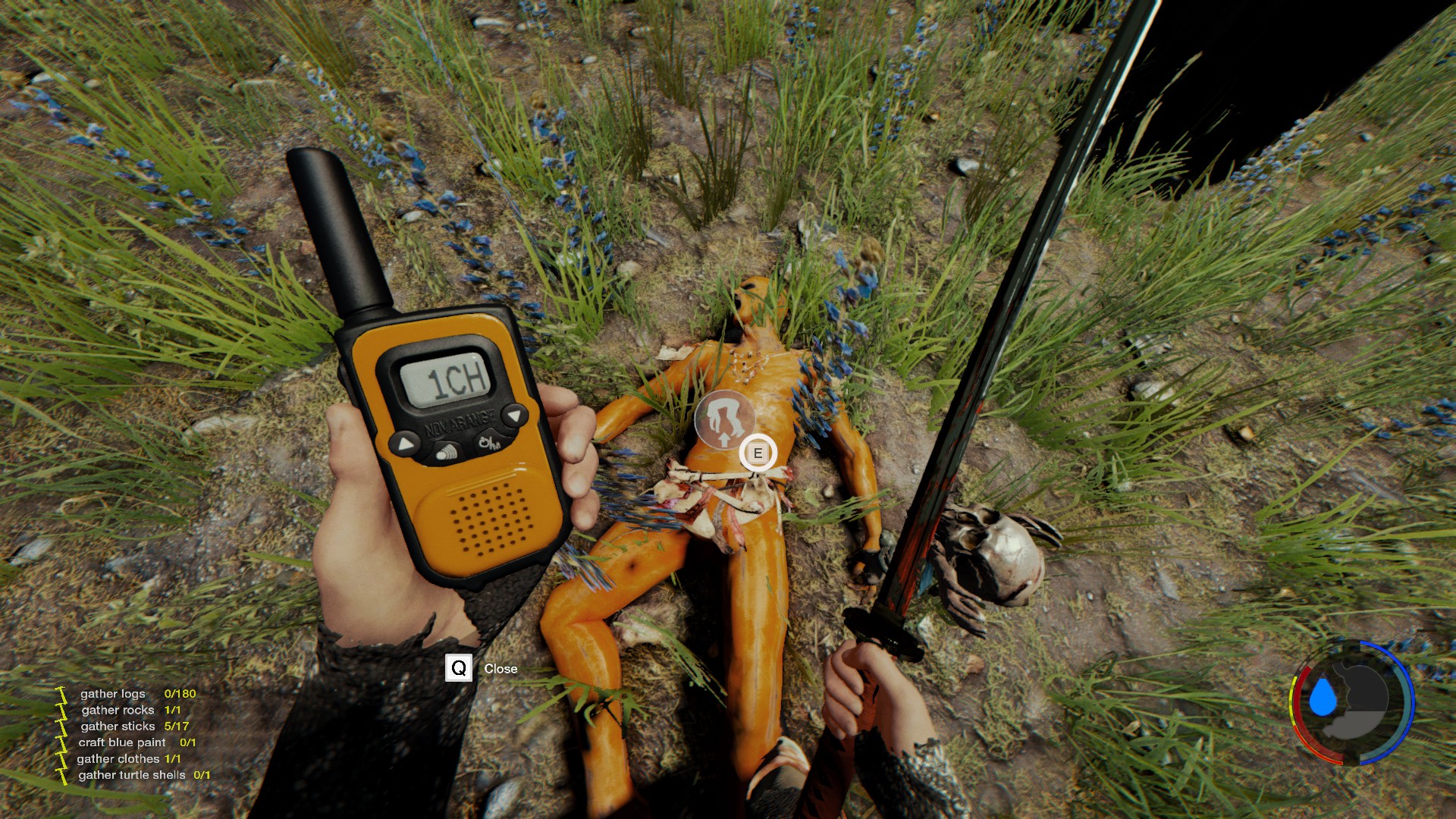
Task: Click the gather clothes task entry
Action: (128, 759)
